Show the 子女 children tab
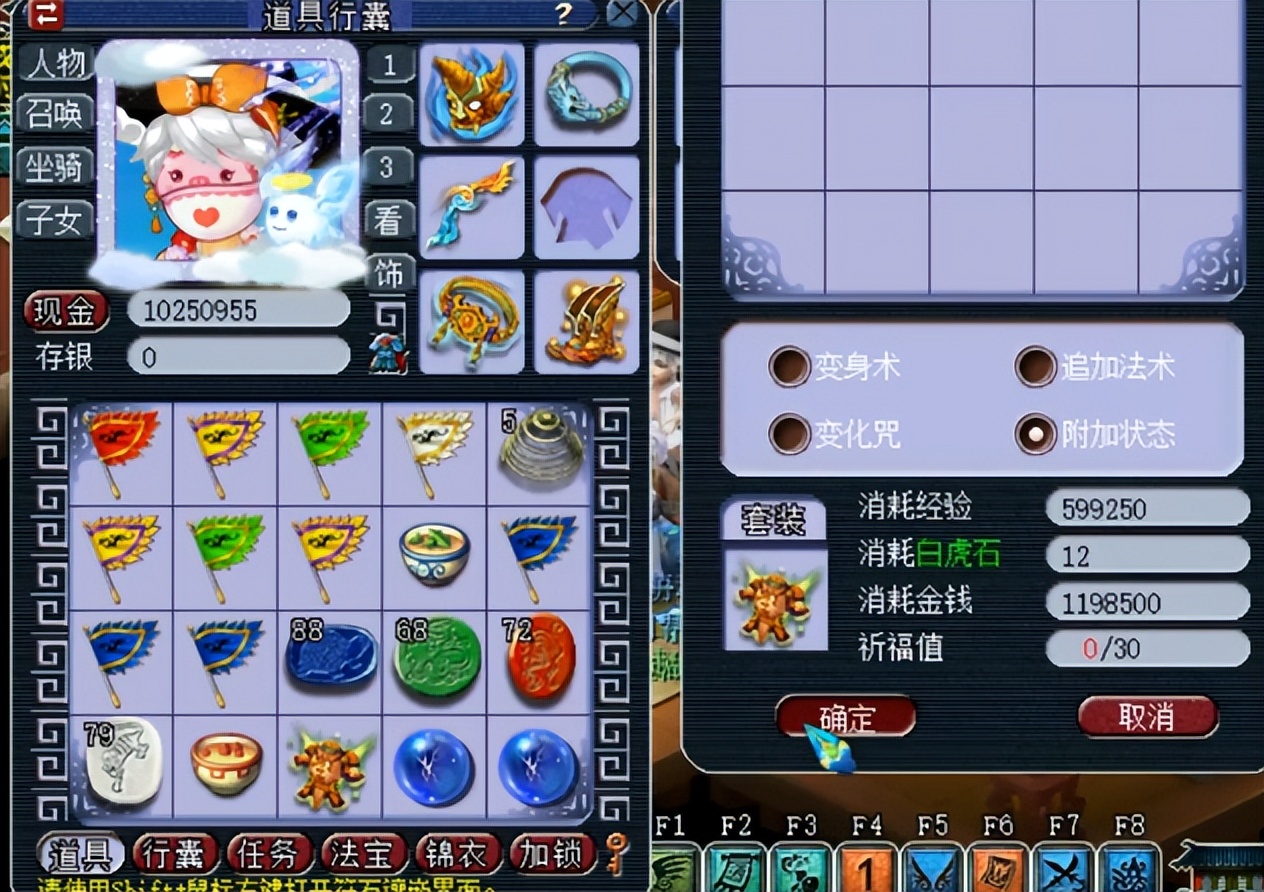Screen dimensions: 1264x892 [x=56, y=219]
